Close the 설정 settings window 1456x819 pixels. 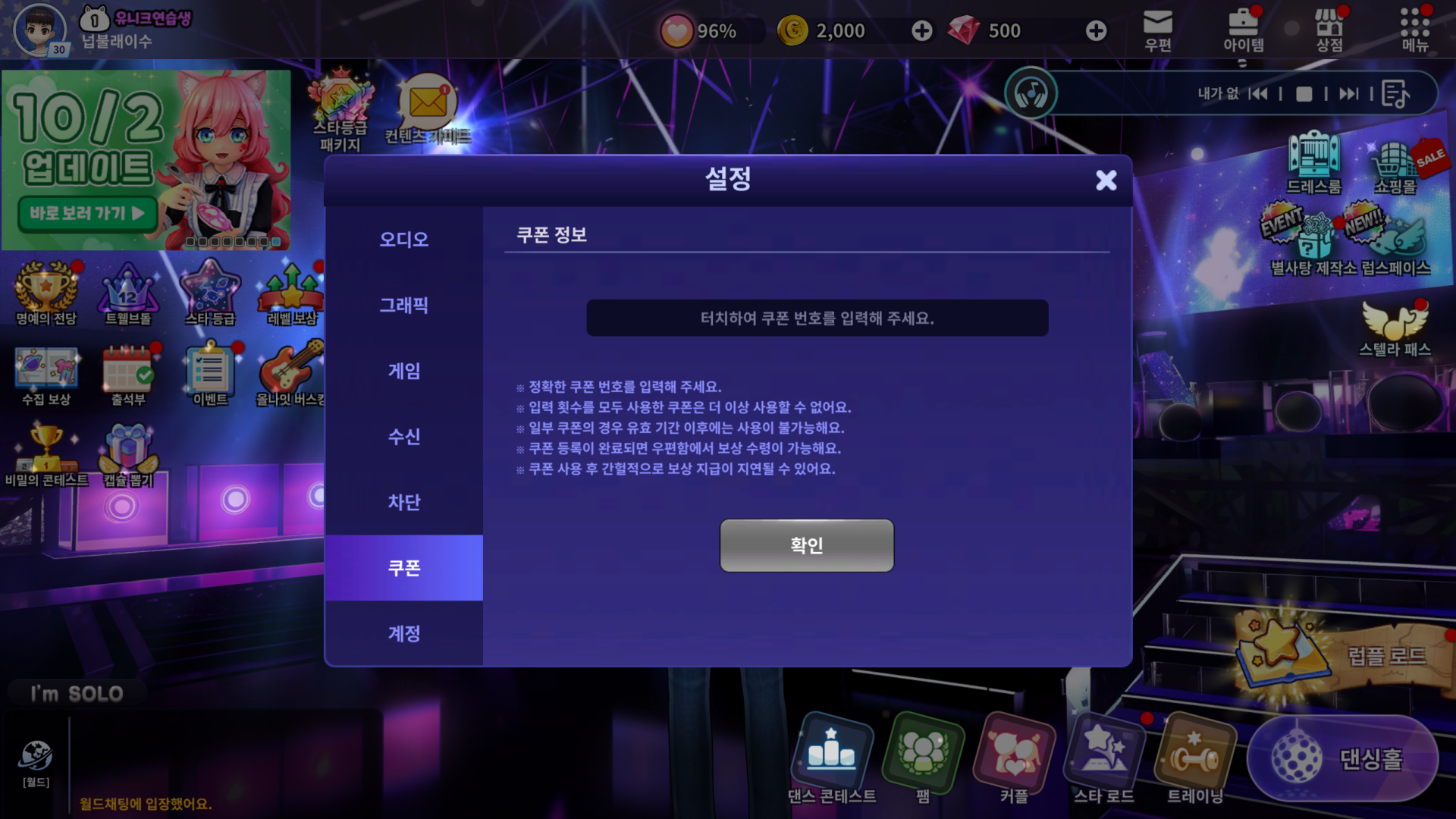coord(1106,180)
